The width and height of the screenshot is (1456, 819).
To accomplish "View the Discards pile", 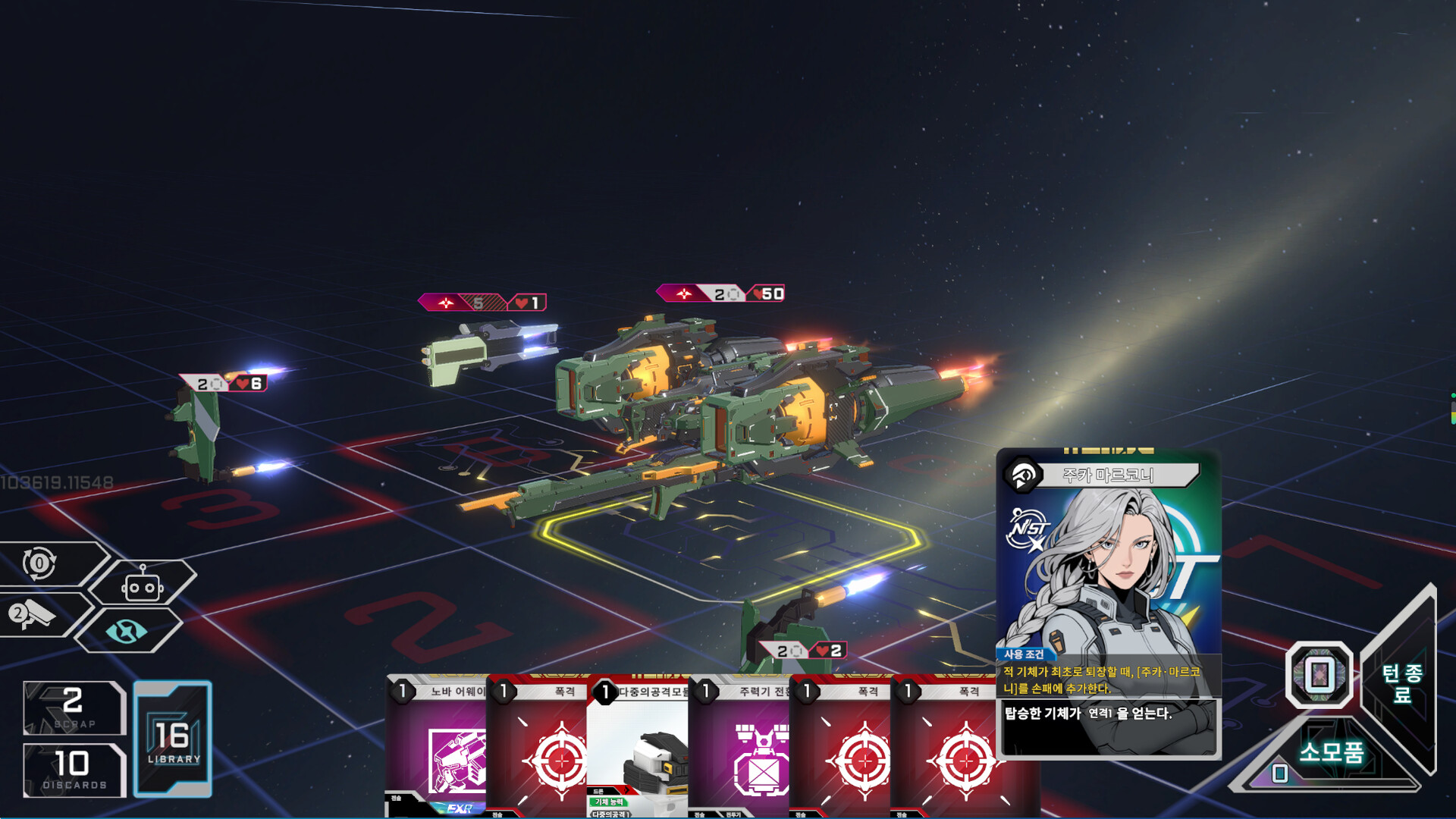I will pos(74,770).
